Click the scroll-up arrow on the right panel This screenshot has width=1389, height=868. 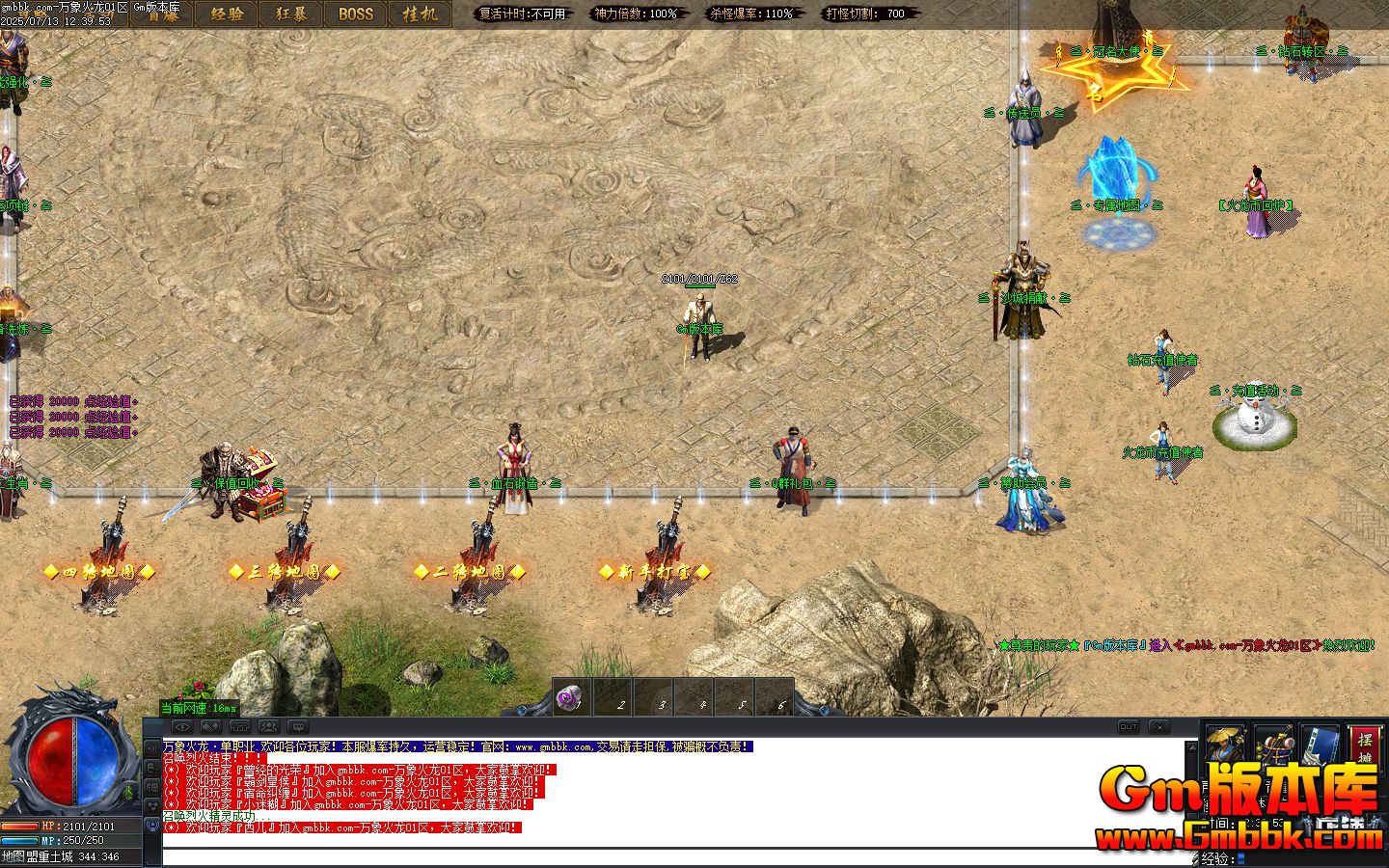coord(1192,746)
